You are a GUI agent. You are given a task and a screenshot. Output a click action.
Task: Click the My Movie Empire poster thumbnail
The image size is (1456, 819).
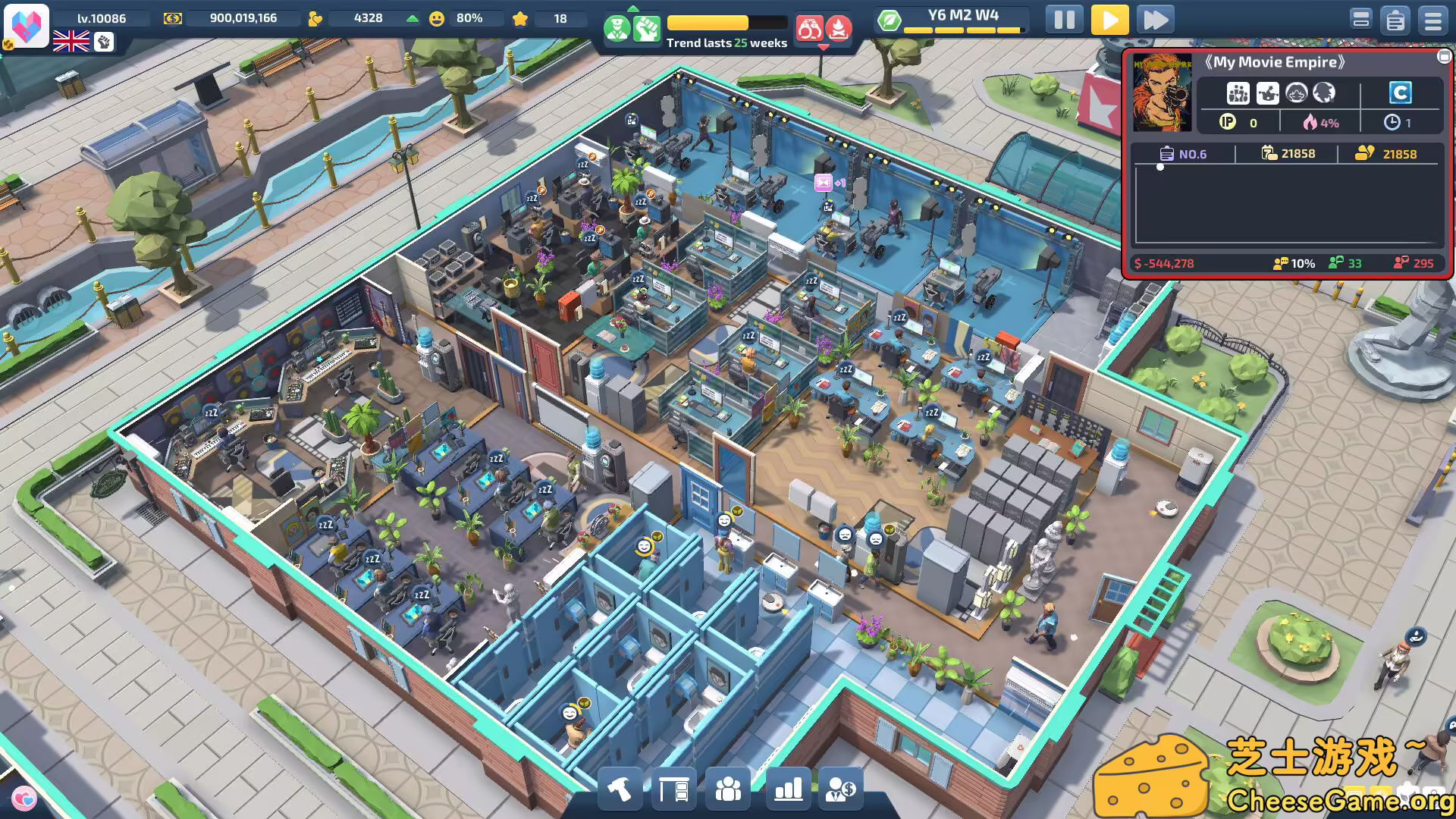coord(1163,93)
